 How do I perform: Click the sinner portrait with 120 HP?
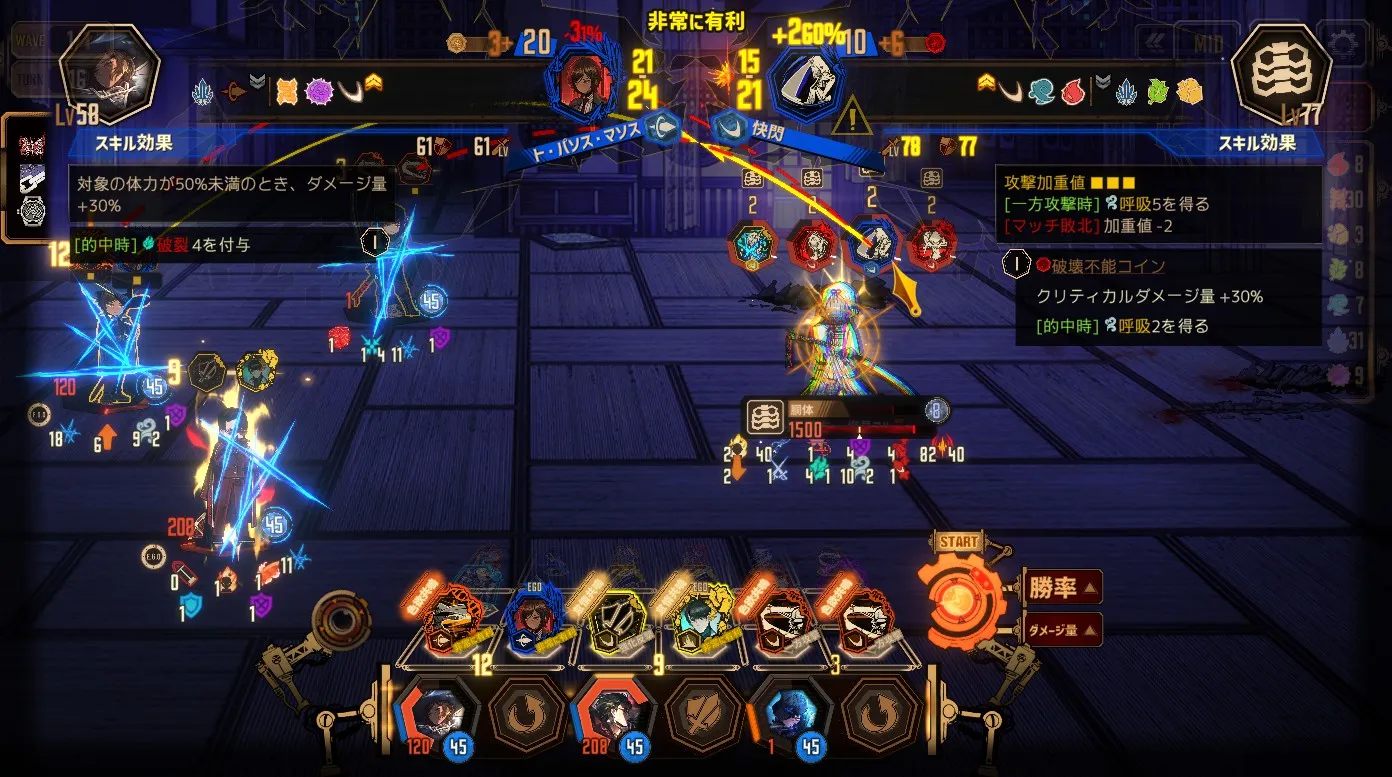[x=437, y=713]
